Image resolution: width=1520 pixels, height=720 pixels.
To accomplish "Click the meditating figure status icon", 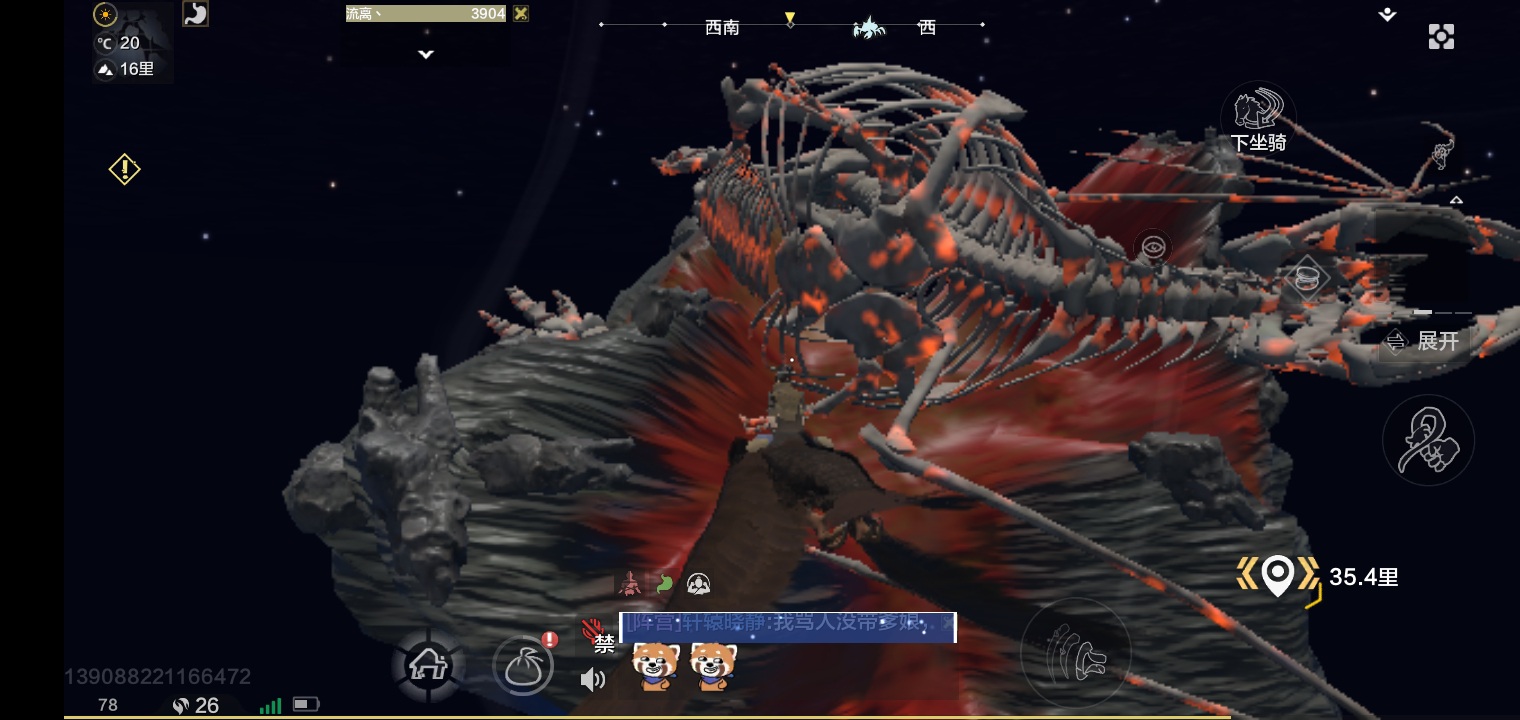I will tap(698, 583).
